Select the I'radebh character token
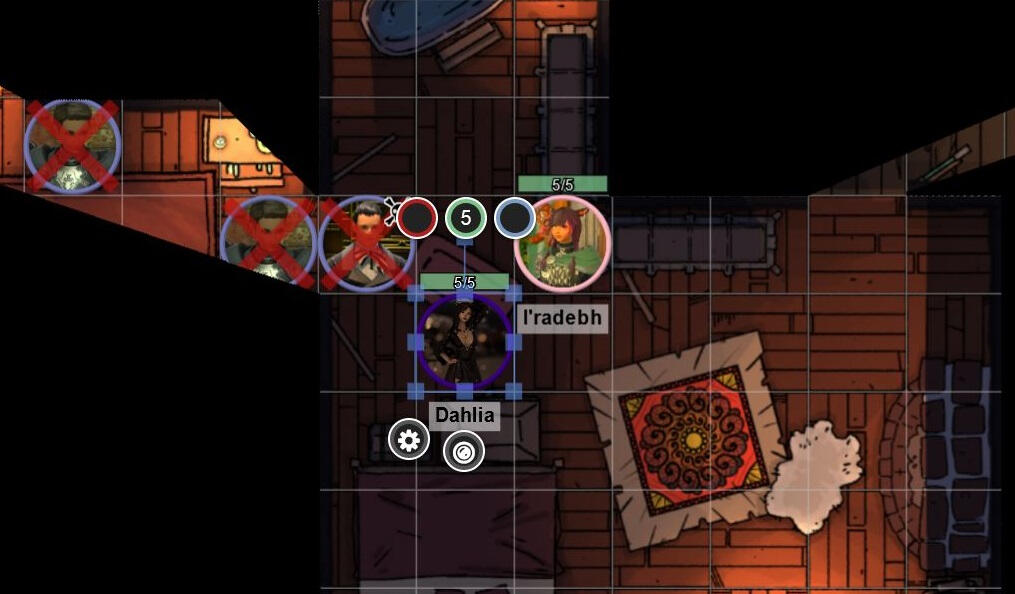This screenshot has height=594, width=1015. [562, 245]
